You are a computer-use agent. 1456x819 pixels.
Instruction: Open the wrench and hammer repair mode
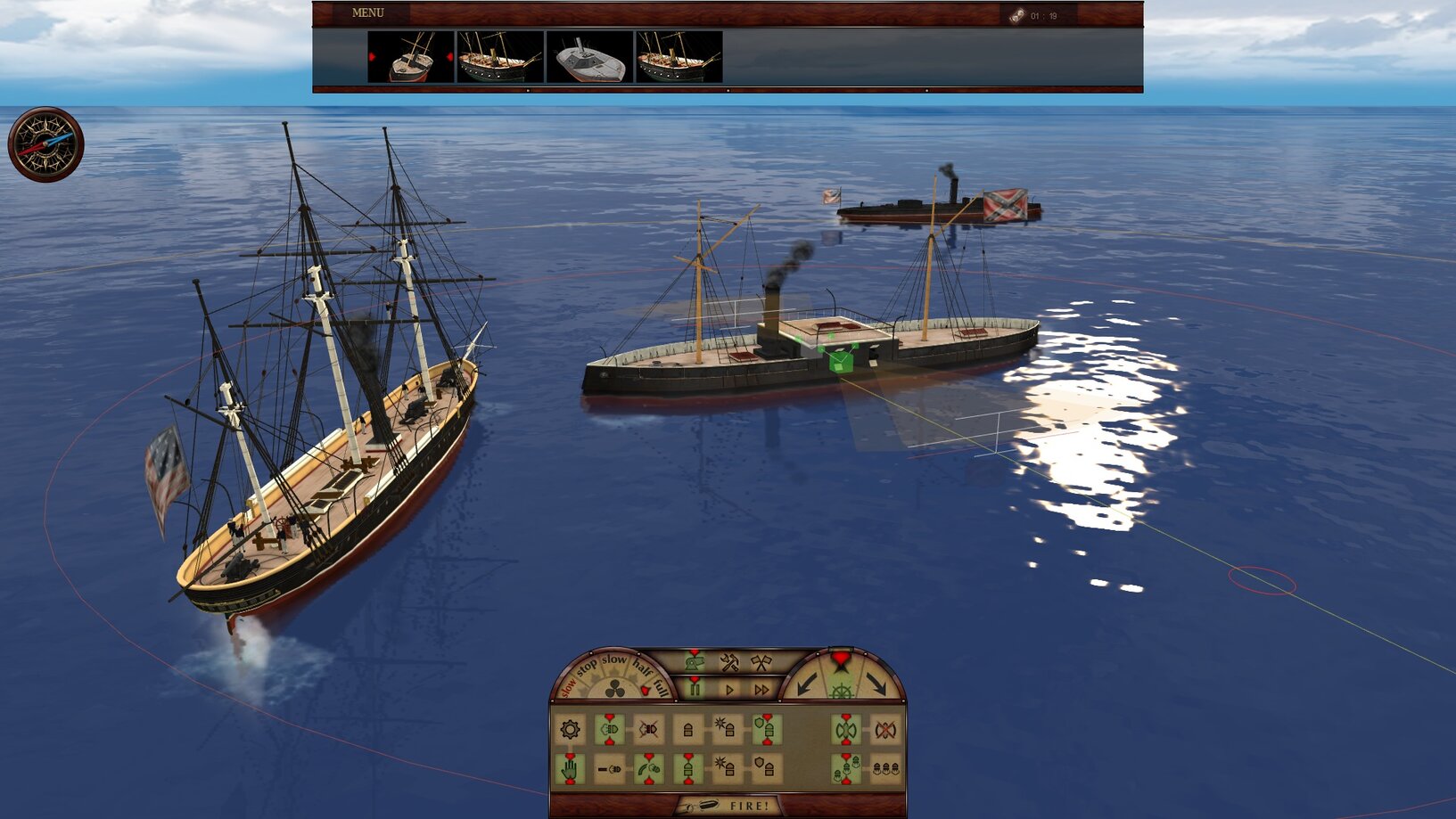pos(728,662)
